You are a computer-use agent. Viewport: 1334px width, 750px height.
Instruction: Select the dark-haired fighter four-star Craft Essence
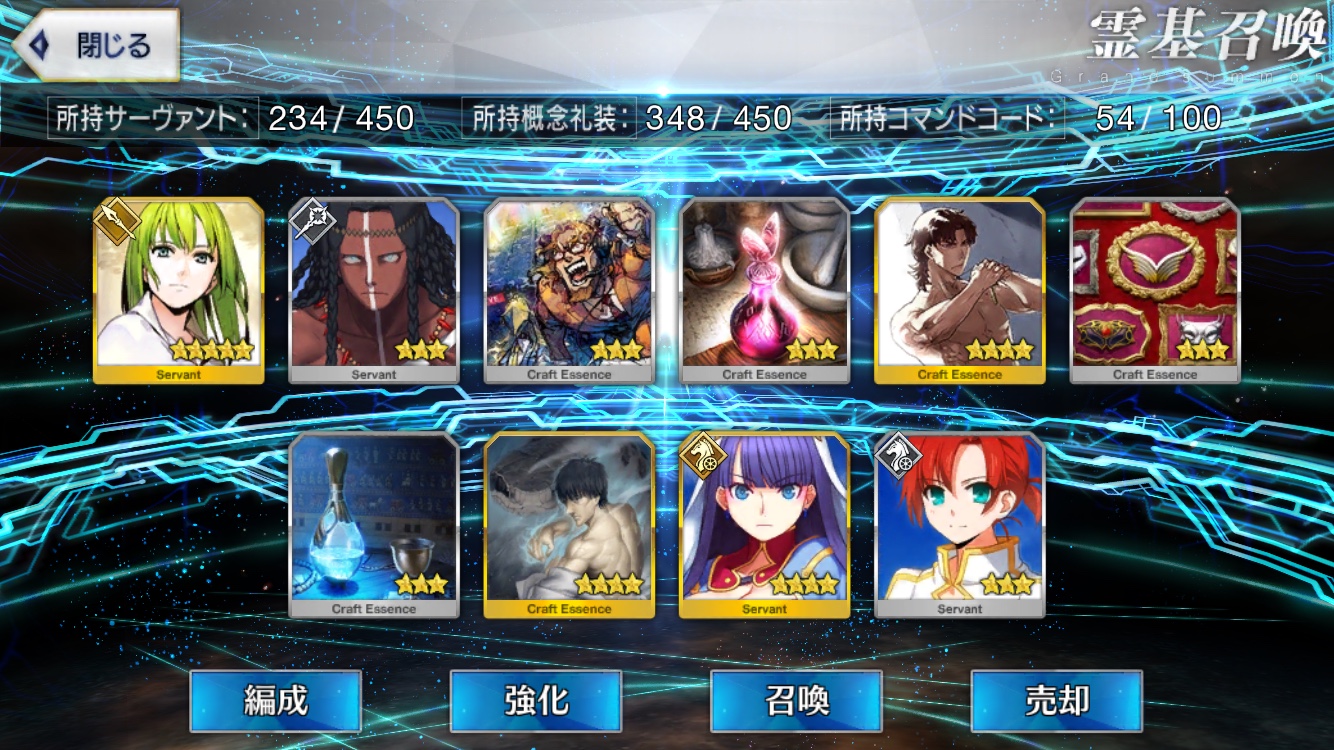[x=569, y=525]
